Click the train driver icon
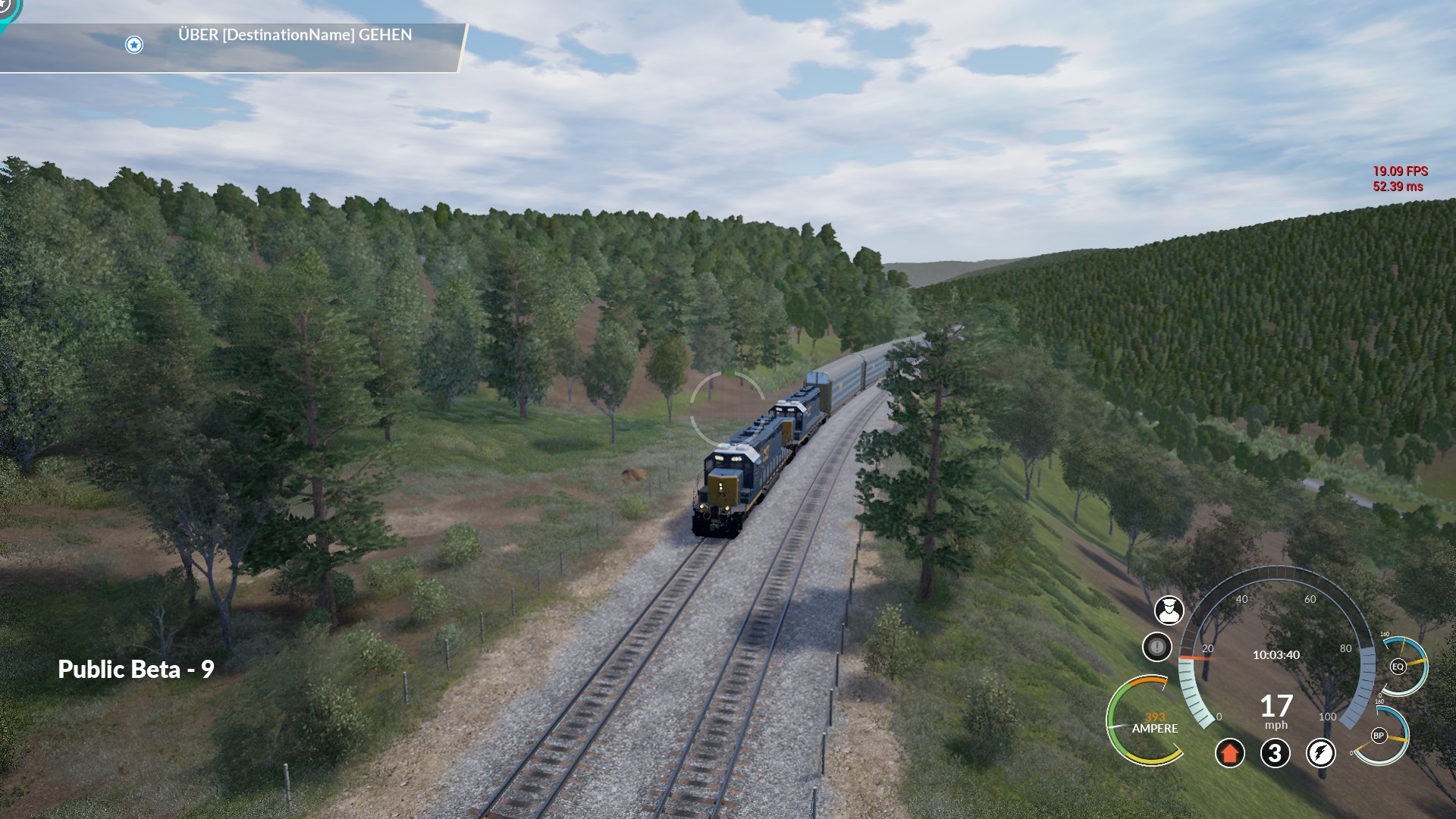Screen dimensions: 1456x819 [x=1169, y=610]
